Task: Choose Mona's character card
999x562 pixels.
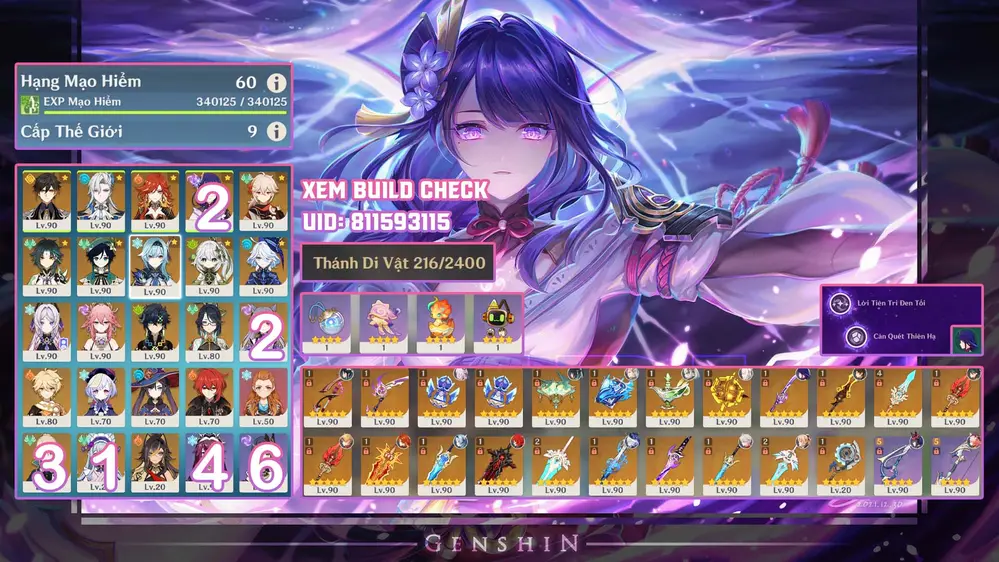Action: tap(154, 397)
